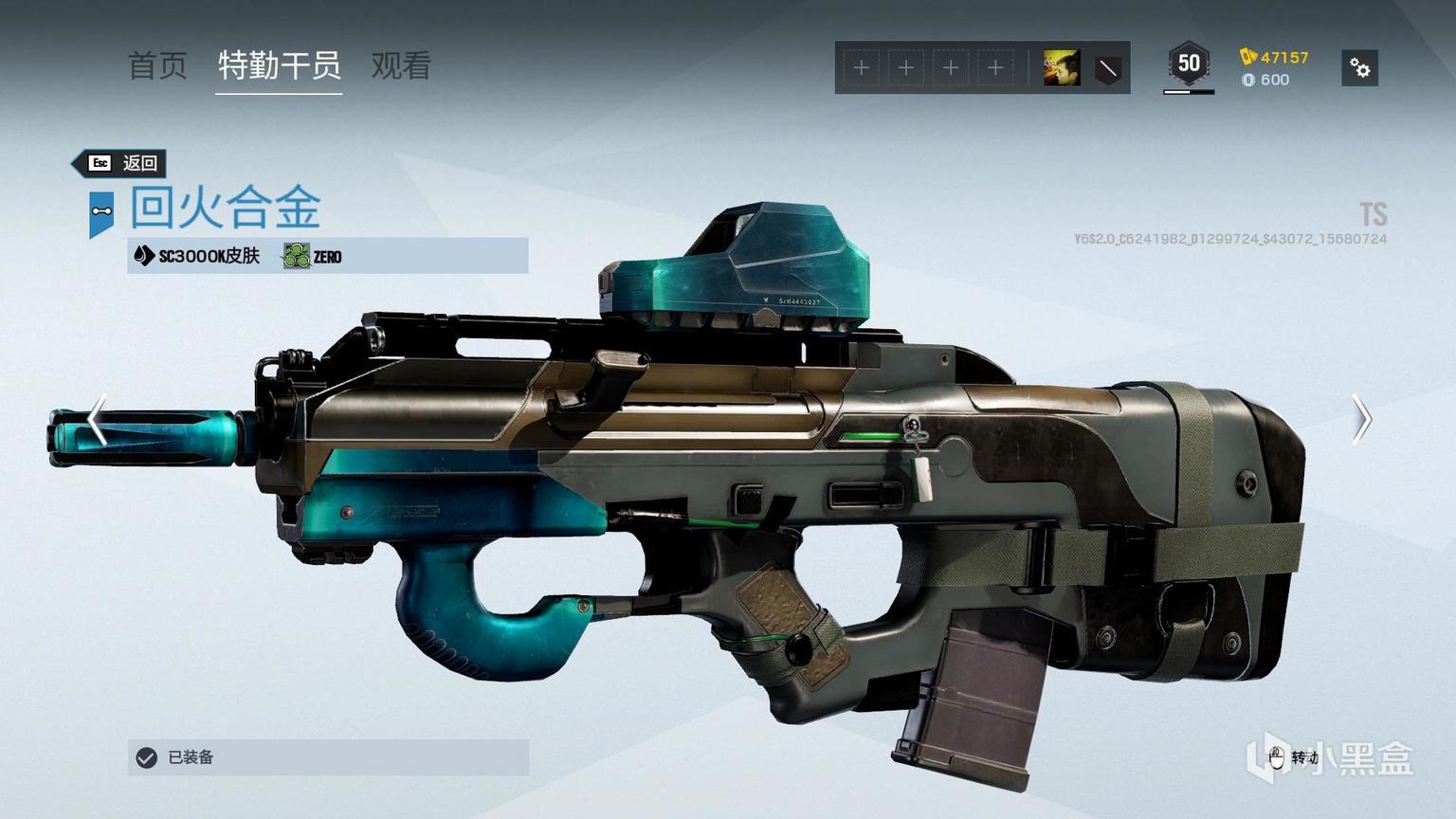Open the renown currency balance 47157

[x=1275, y=57]
